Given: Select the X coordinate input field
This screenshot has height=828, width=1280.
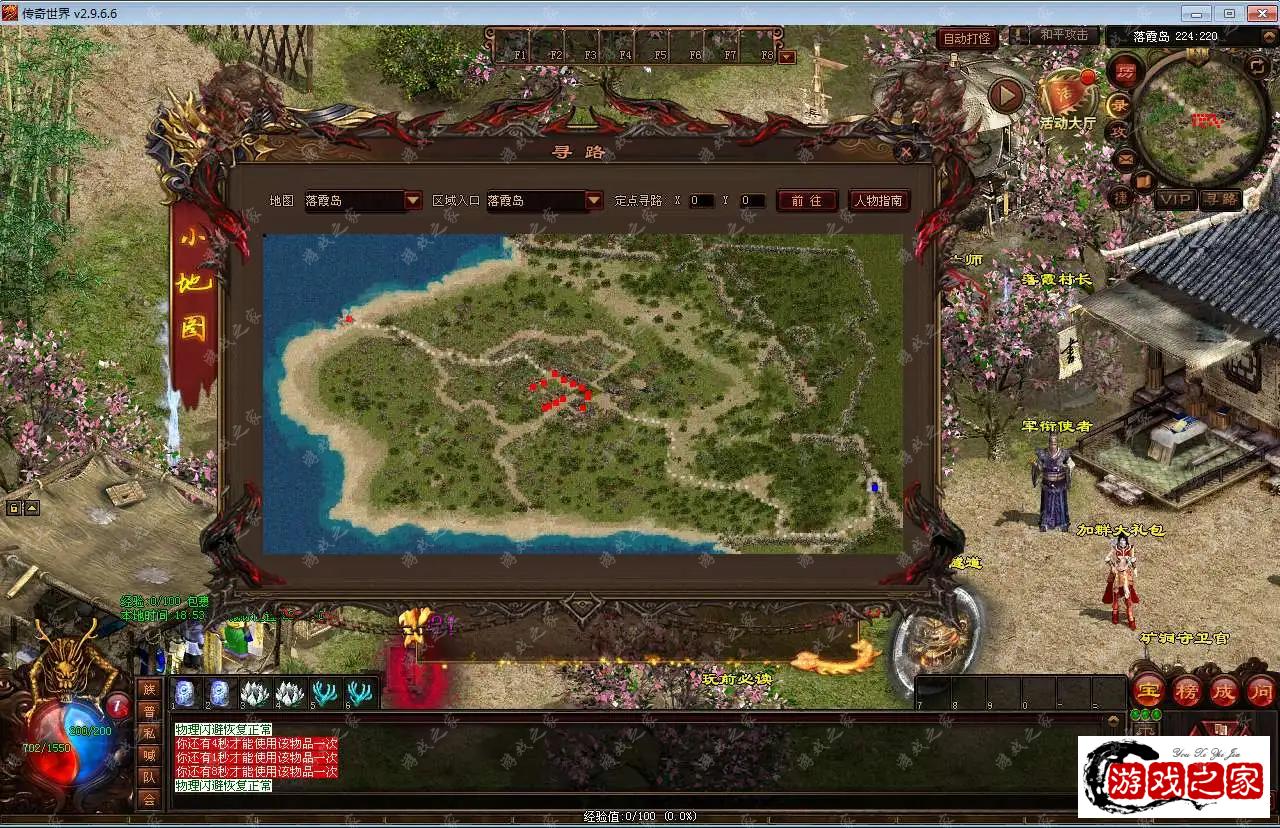Looking at the screenshot, I should tap(701, 201).
